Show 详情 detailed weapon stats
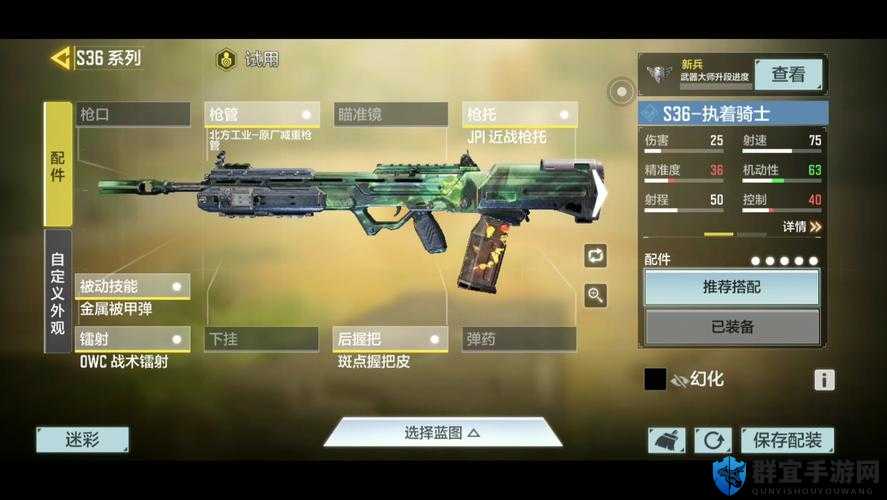 click(x=801, y=227)
